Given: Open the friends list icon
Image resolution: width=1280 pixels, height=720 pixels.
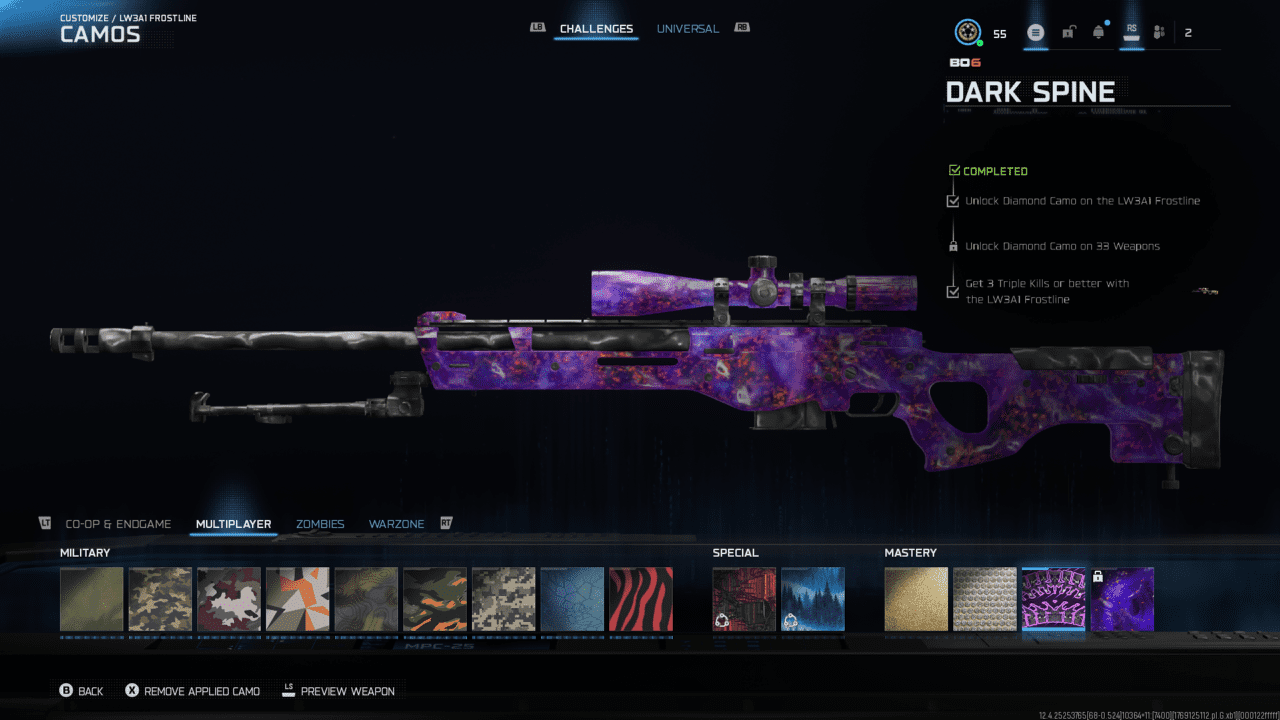Looking at the screenshot, I should (1159, 33).
